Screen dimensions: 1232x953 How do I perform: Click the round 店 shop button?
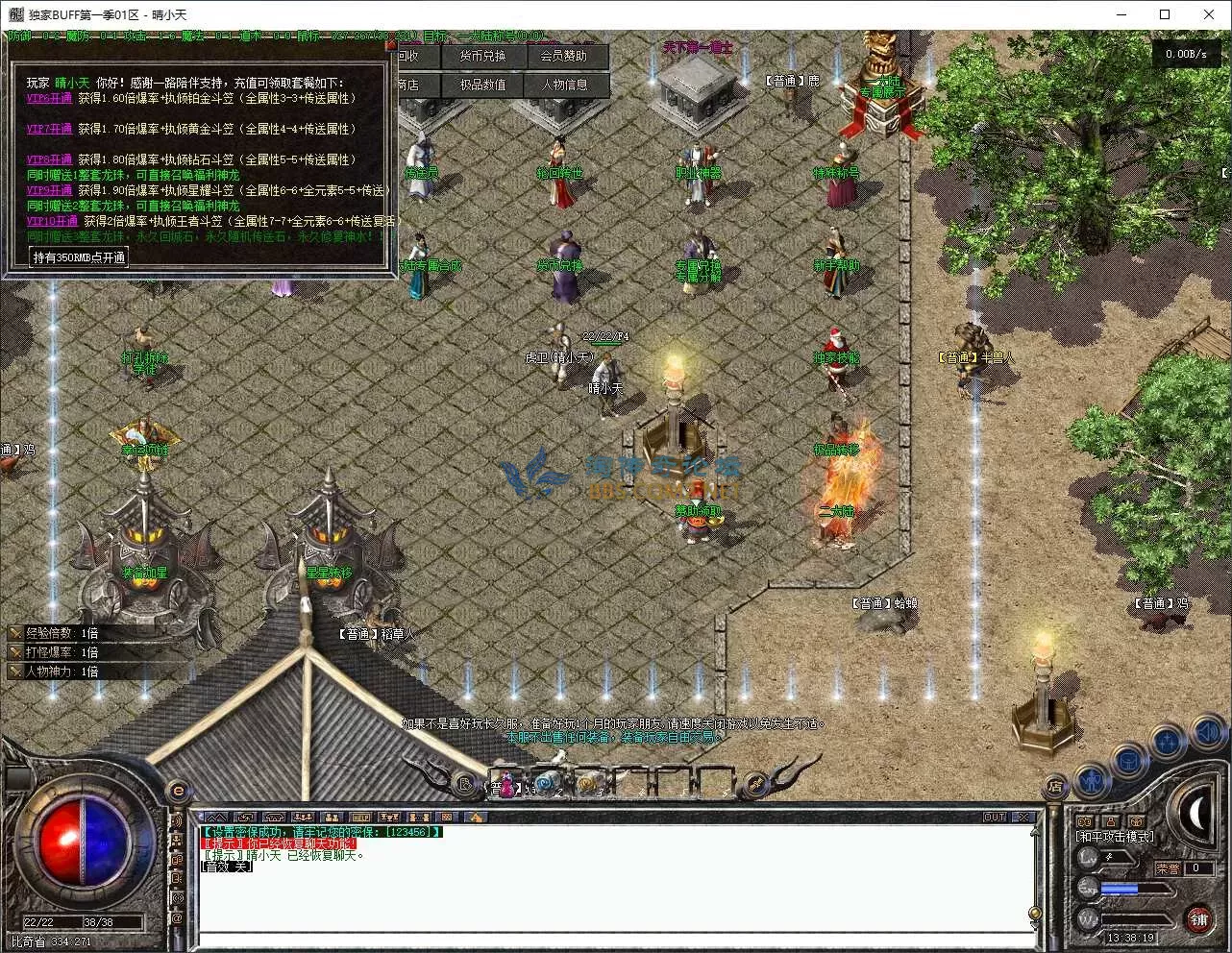click(1055, 786)
